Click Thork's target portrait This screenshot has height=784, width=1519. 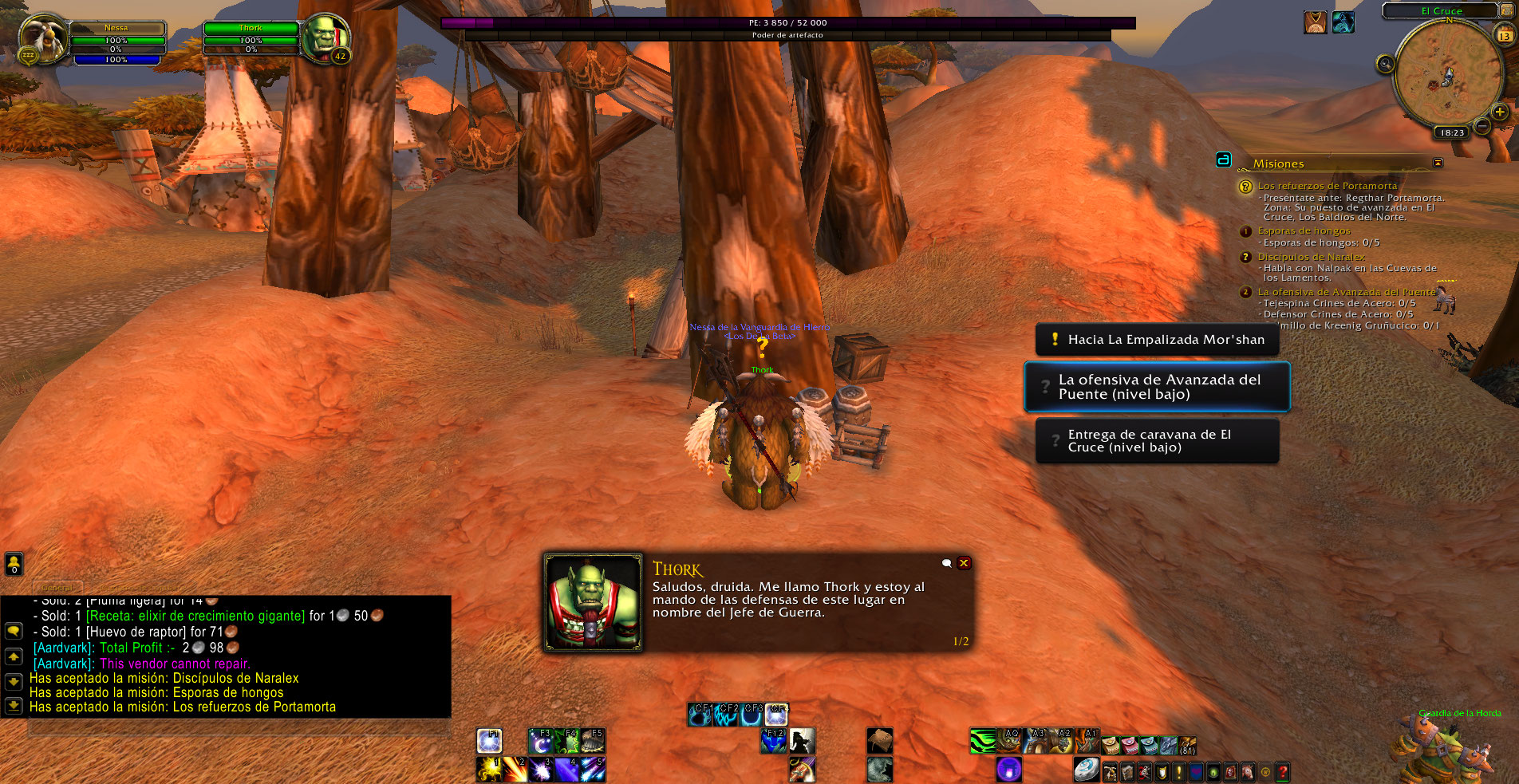click(325, 37)
